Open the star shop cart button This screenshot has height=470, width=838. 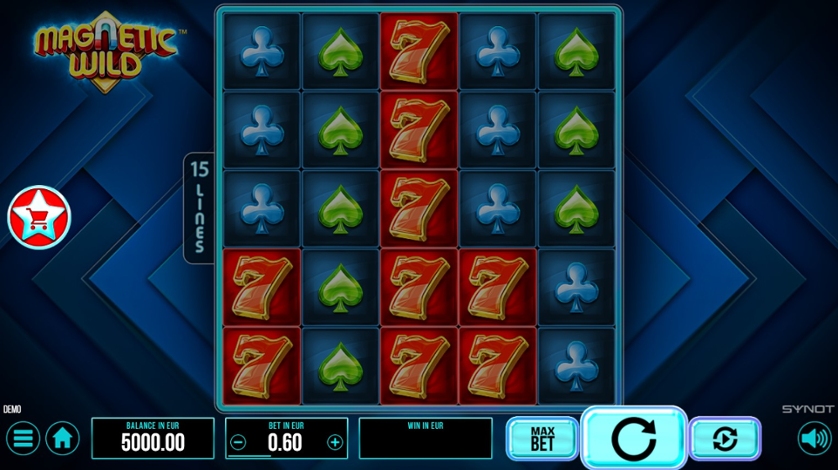[39, 218]
